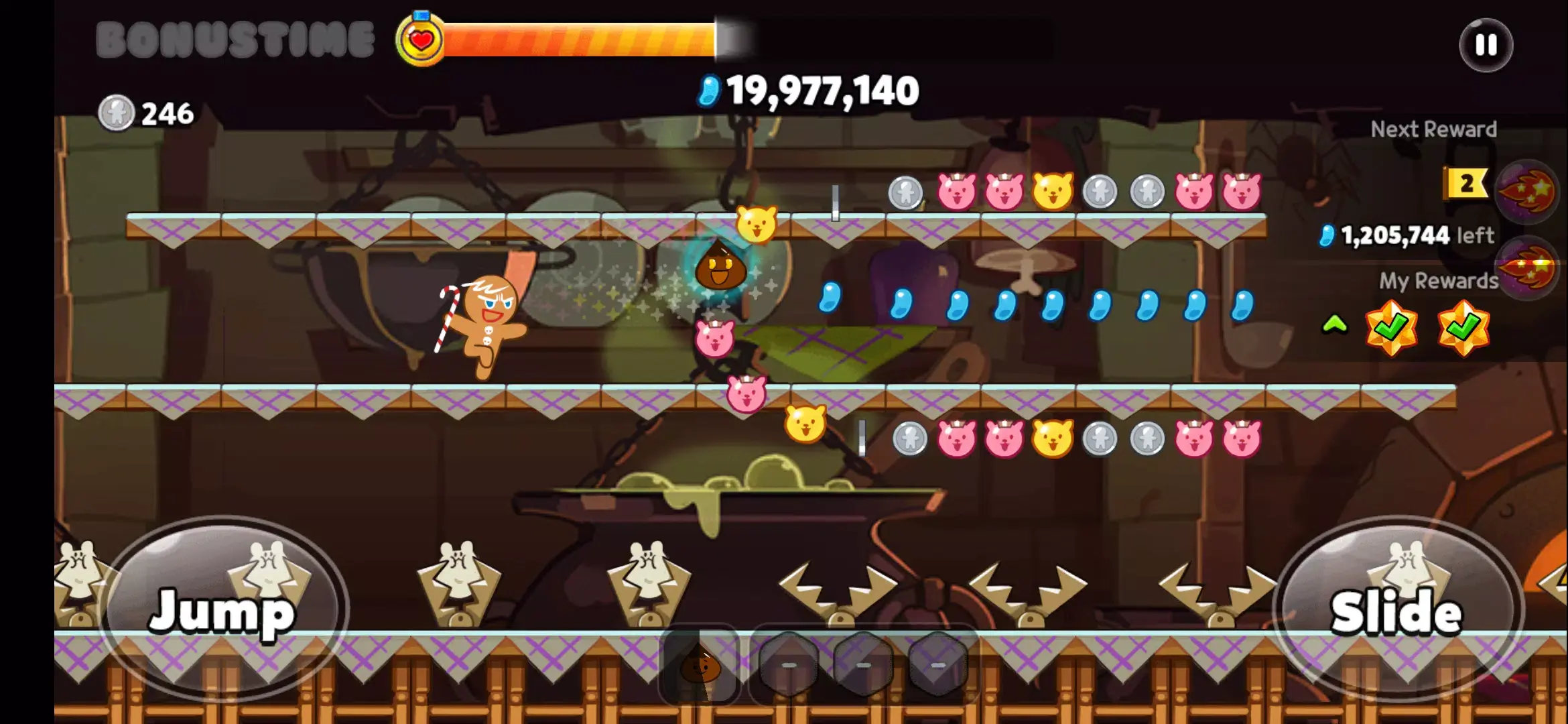Click the silver coin counter icon

coord(117,111)
